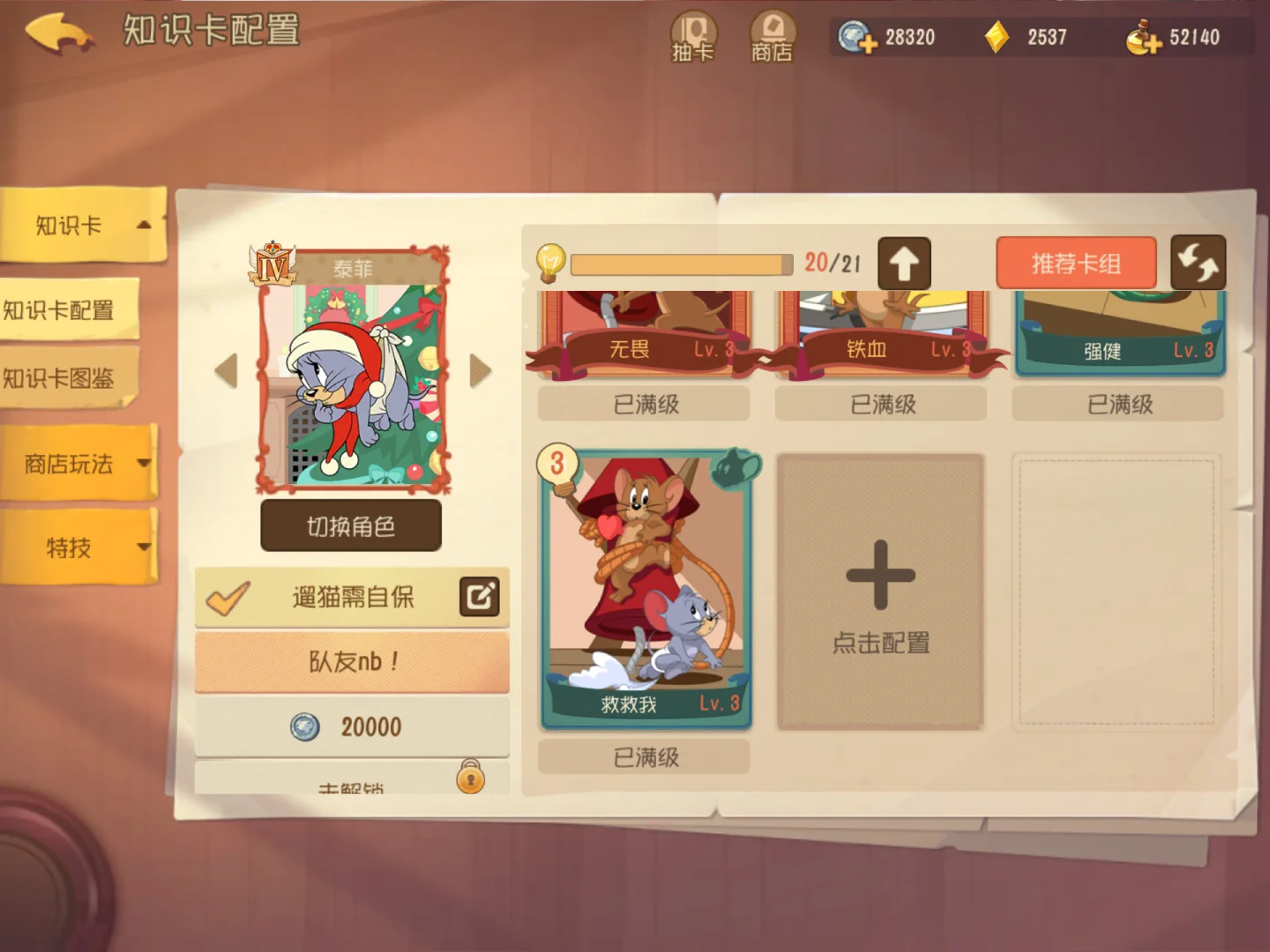Image resolution: width=1270 pixels, height=952 pixels.
Task: Add a card via 点击配置 slot
Action: click(880, 592)
